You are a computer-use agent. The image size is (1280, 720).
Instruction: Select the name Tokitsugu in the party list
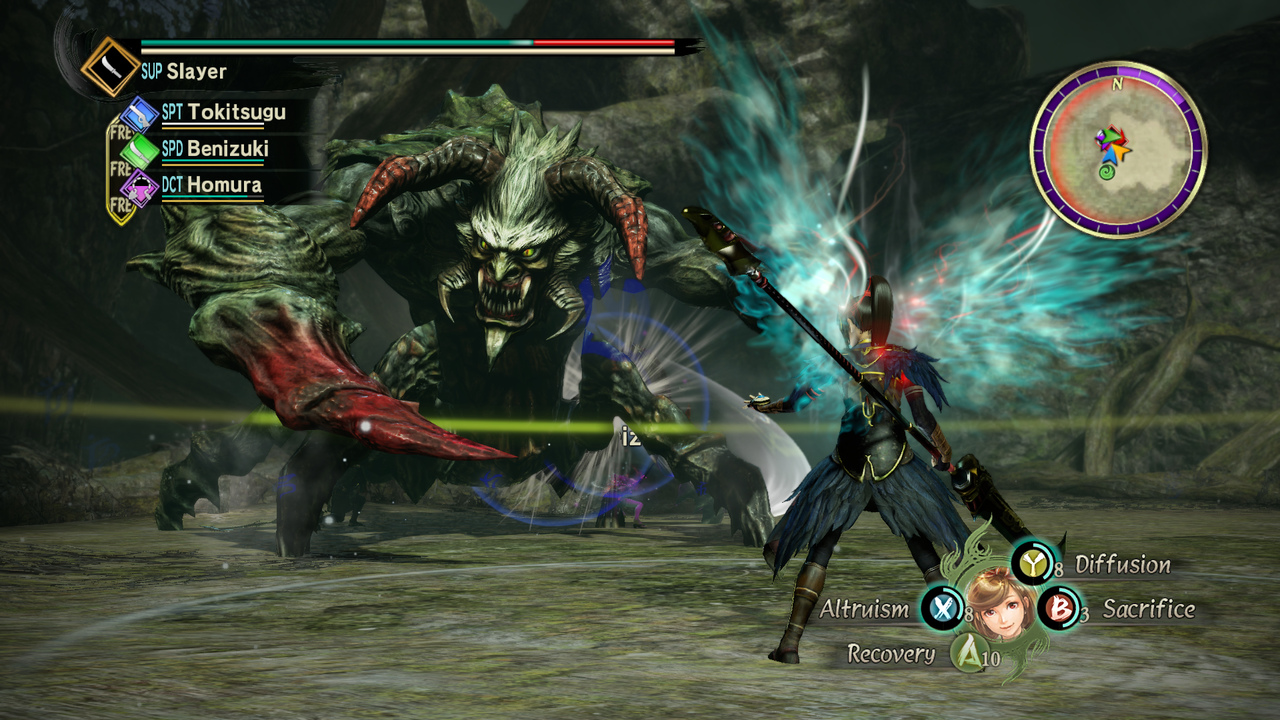tap(238, 113)
